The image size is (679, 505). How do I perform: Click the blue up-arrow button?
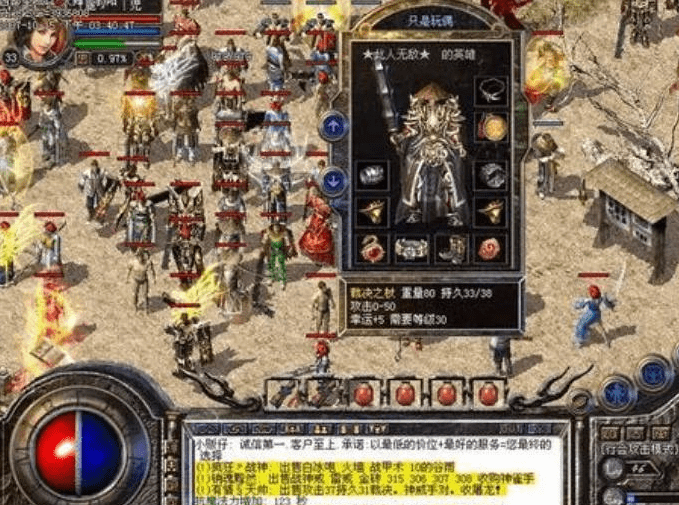334,125
